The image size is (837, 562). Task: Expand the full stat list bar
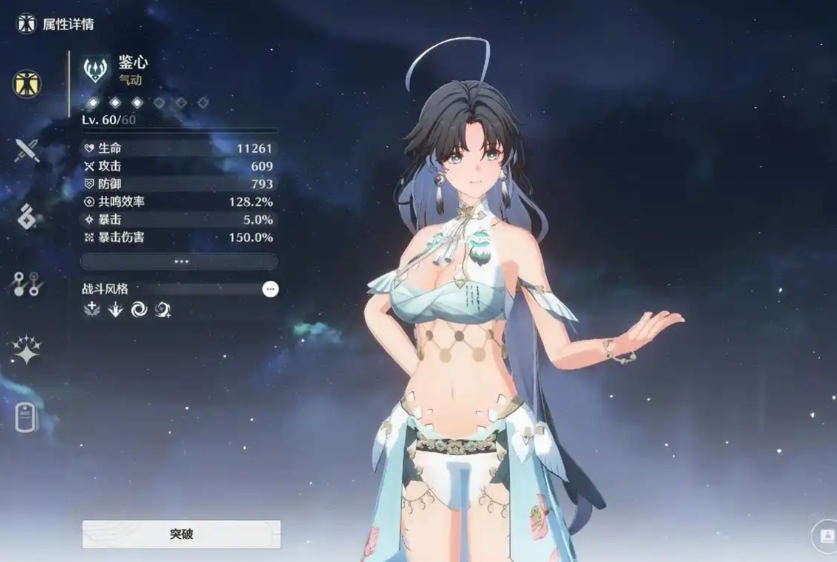tap(180, 261)
